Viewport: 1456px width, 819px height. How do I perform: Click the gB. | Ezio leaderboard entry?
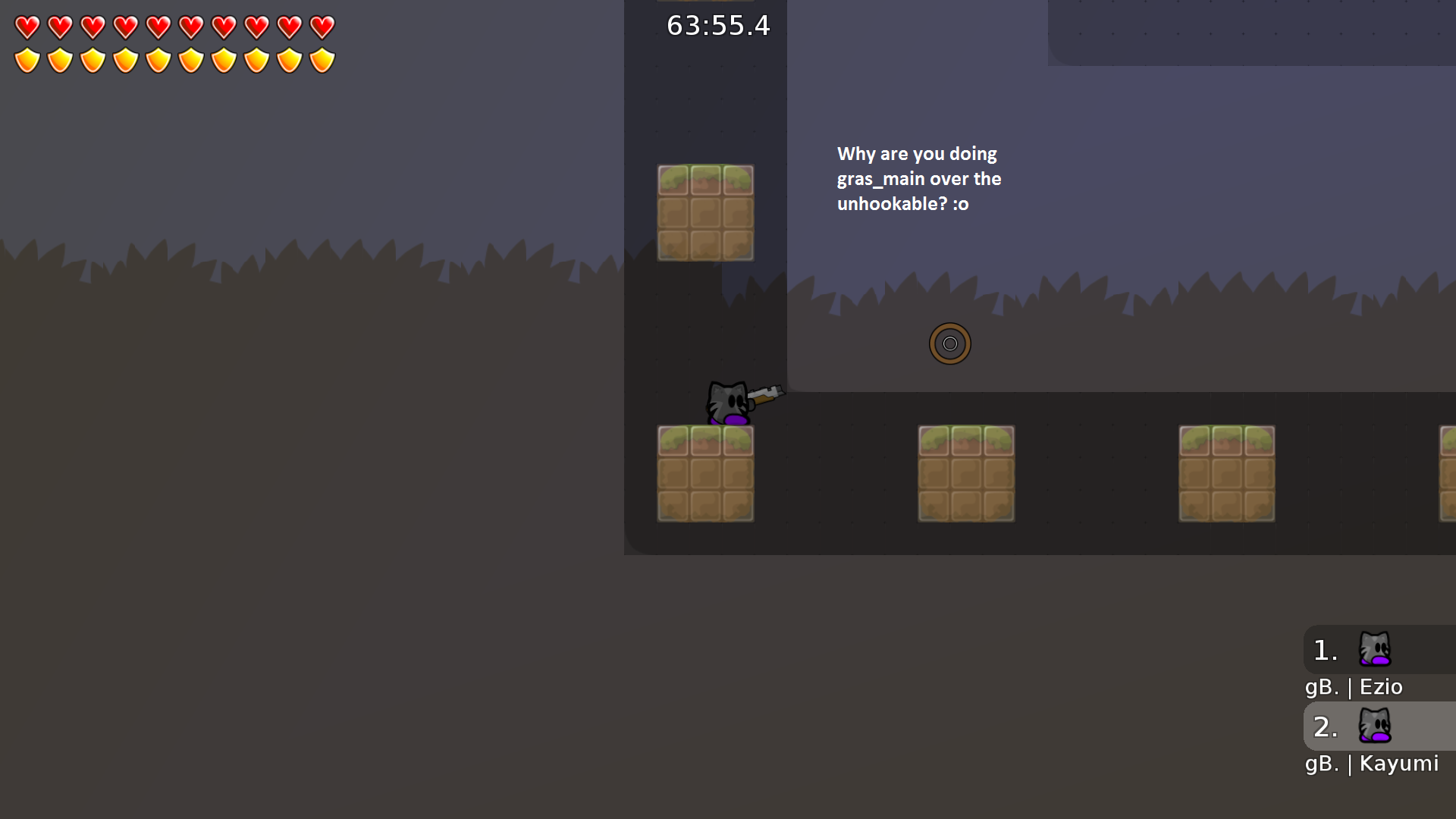[1354, 687]
